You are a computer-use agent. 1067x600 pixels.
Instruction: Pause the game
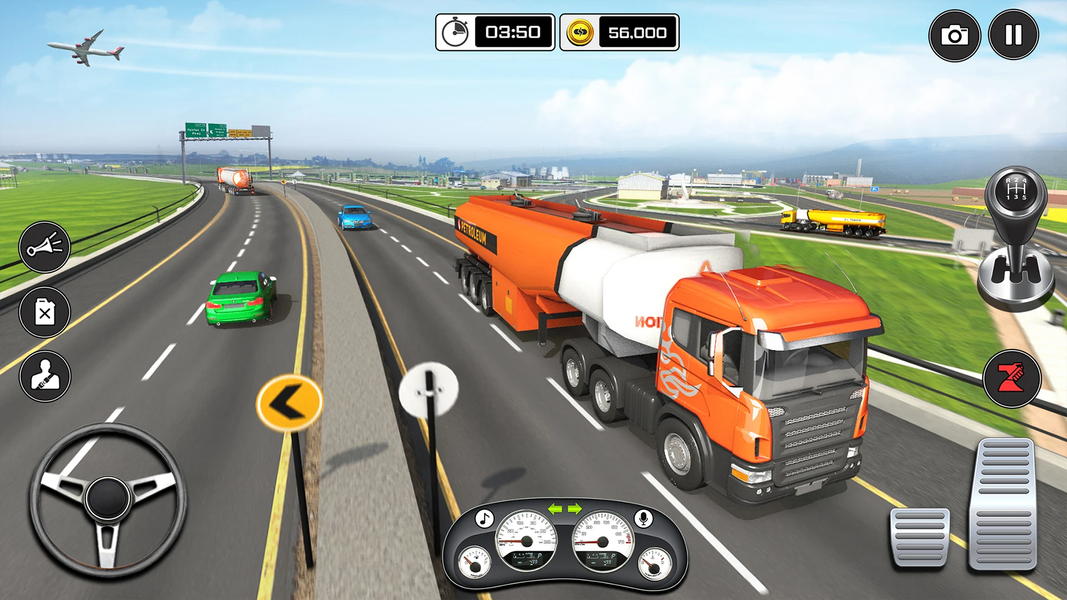[x=1013, y=35]
